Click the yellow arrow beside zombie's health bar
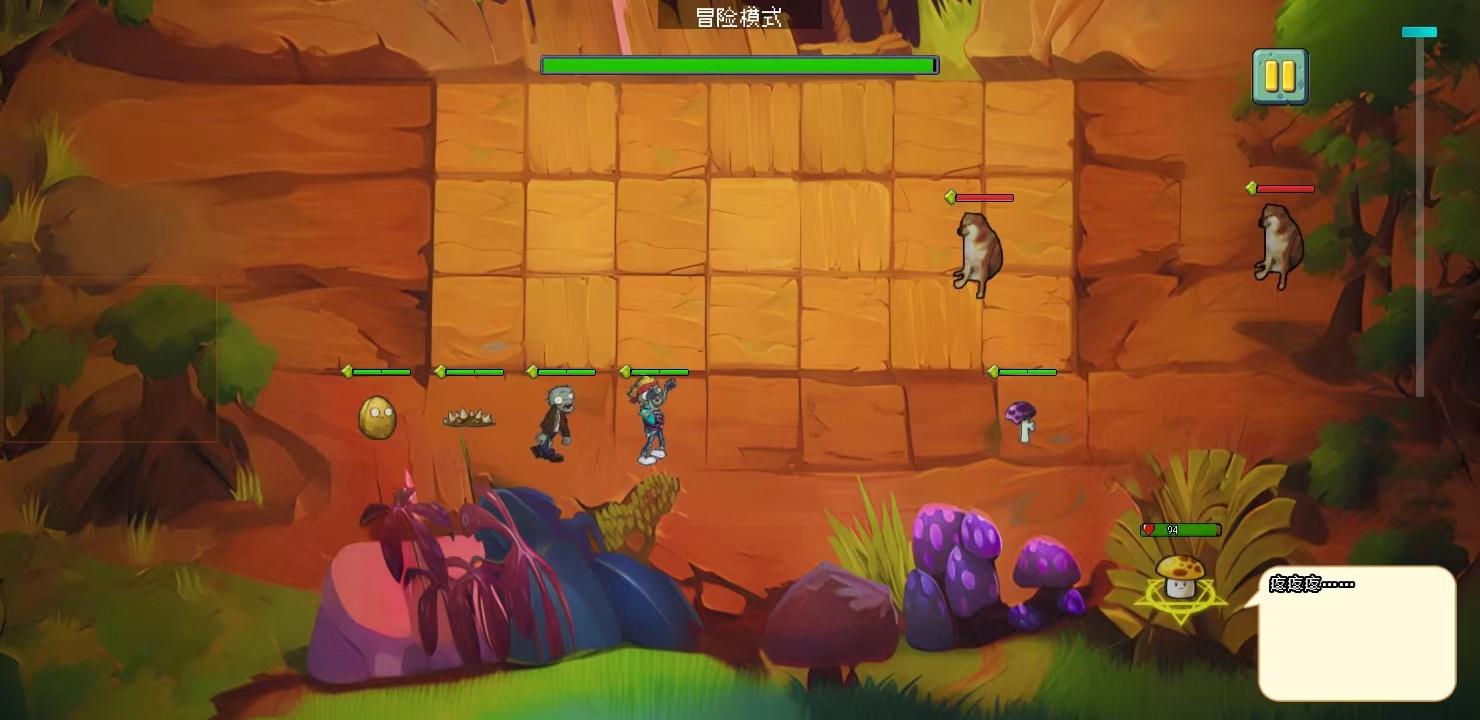 pyautogui.click(x=531, y=372)
